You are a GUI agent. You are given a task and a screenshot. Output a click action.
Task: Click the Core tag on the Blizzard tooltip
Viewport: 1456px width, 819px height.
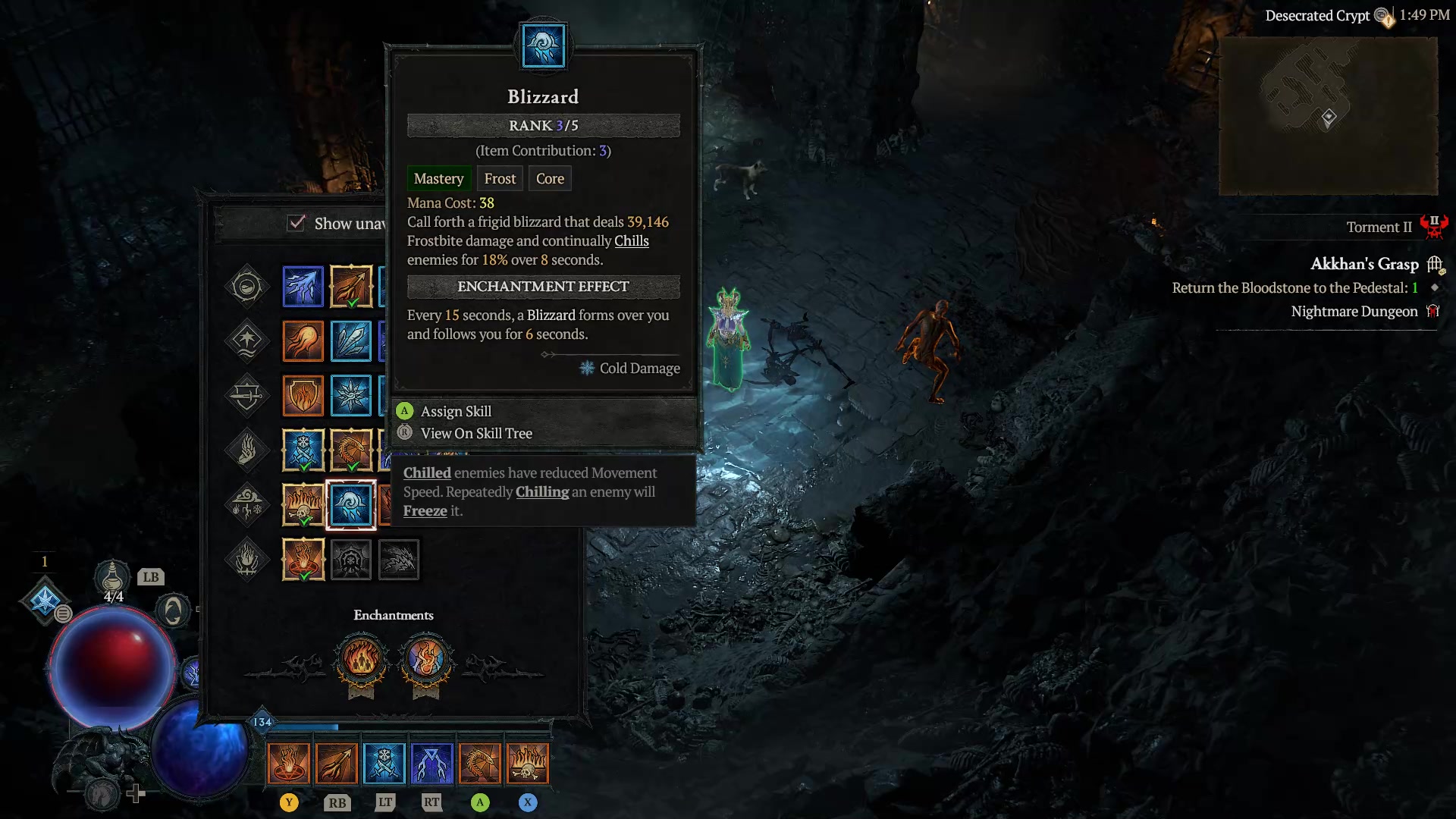pyautogui.click(x=550, y=178)
